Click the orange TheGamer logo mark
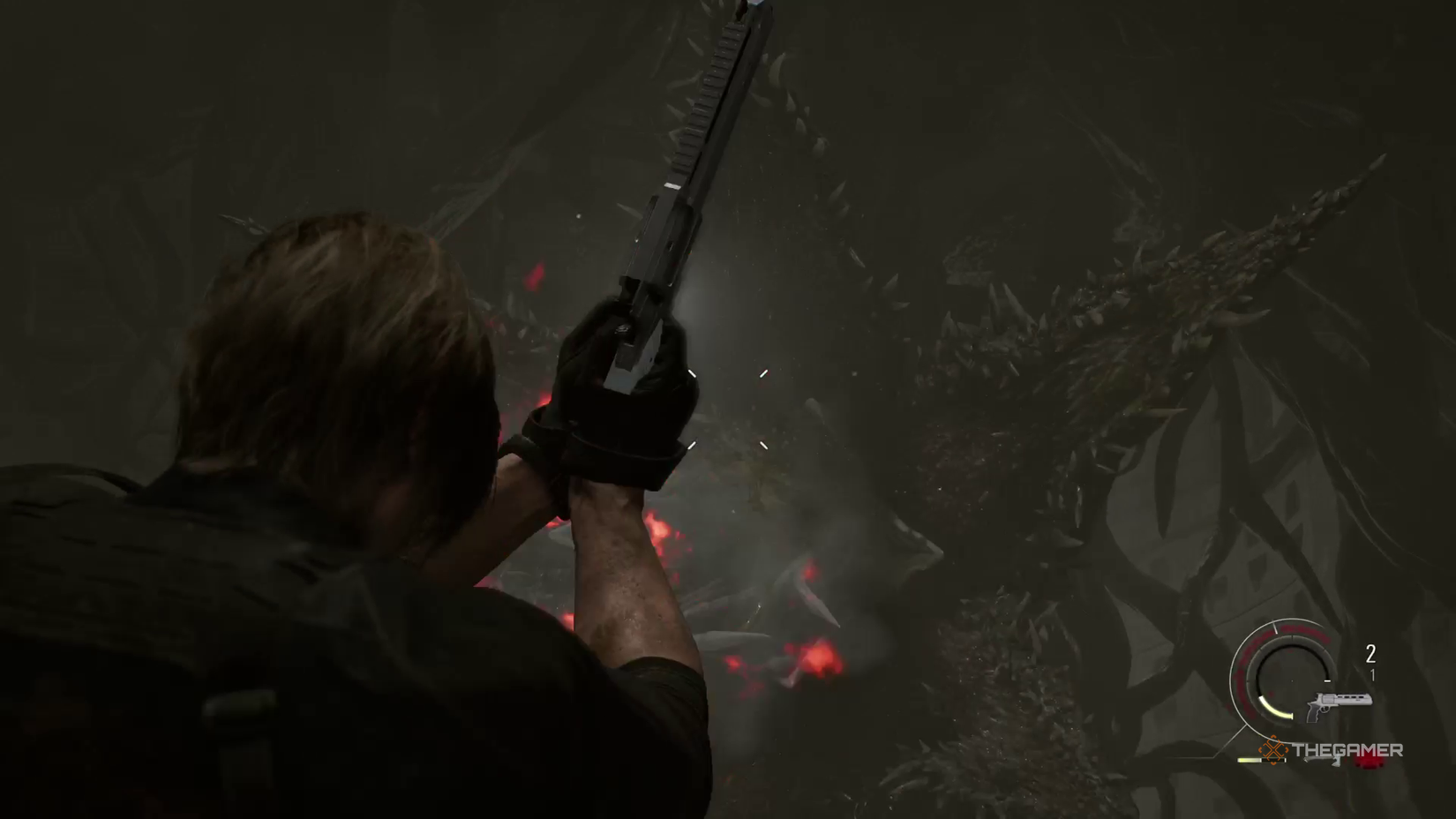 point(1273,750)
